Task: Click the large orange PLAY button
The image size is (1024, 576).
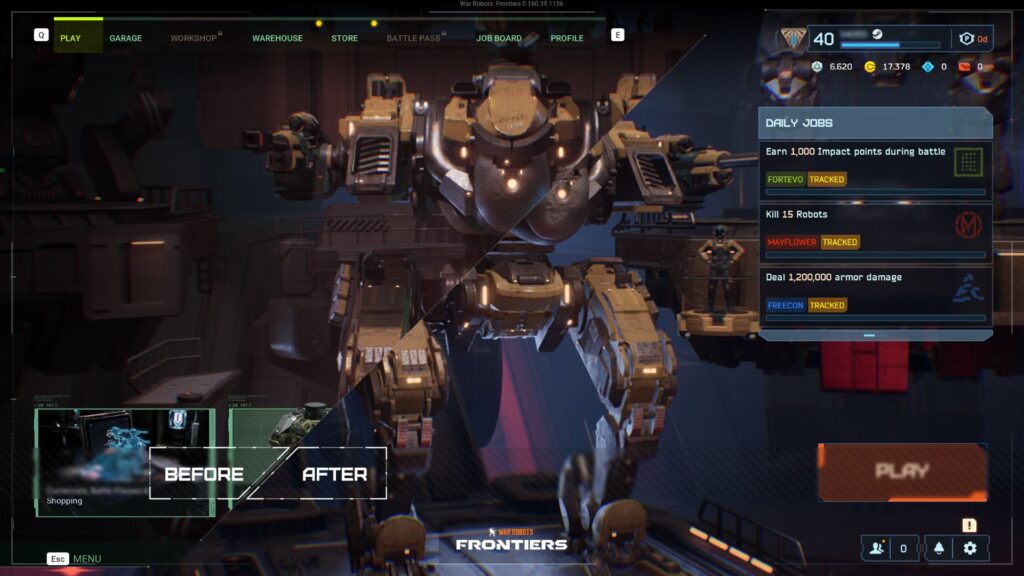Action: 902,471
